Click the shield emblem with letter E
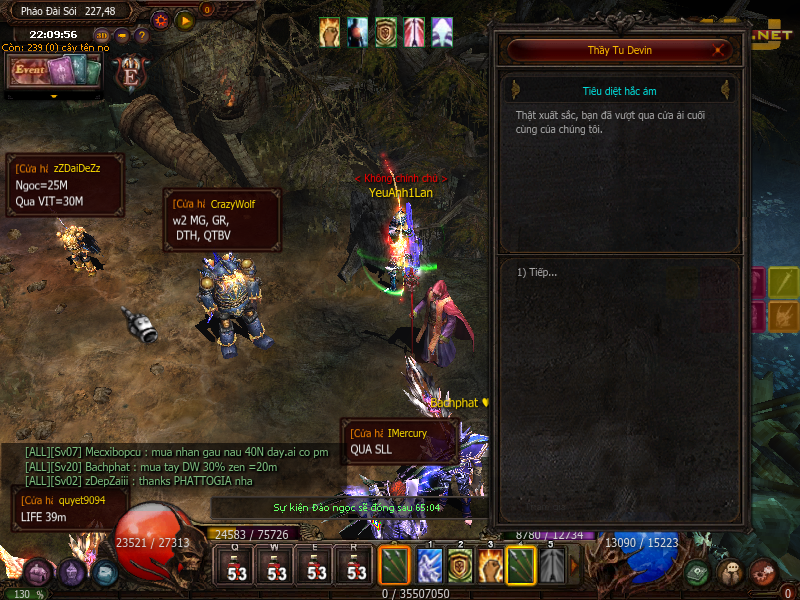Viewport: 800px width, 600px height. click(129, 75)
